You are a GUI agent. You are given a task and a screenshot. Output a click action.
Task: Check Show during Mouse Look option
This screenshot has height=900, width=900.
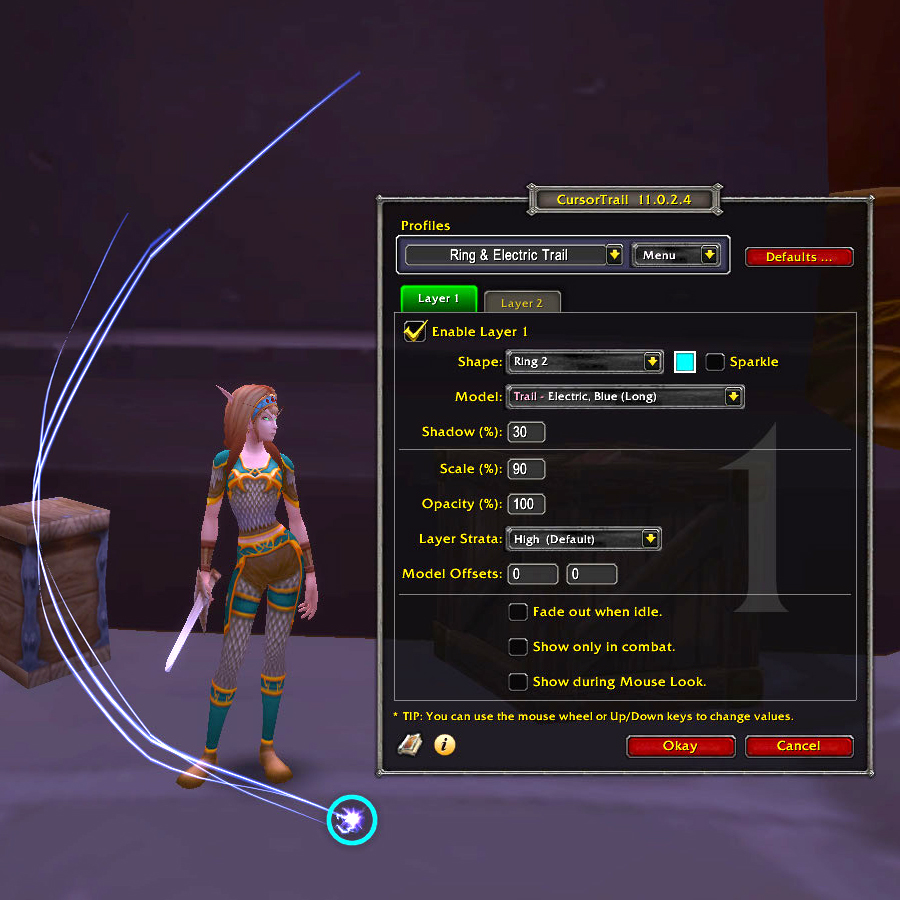518,682
